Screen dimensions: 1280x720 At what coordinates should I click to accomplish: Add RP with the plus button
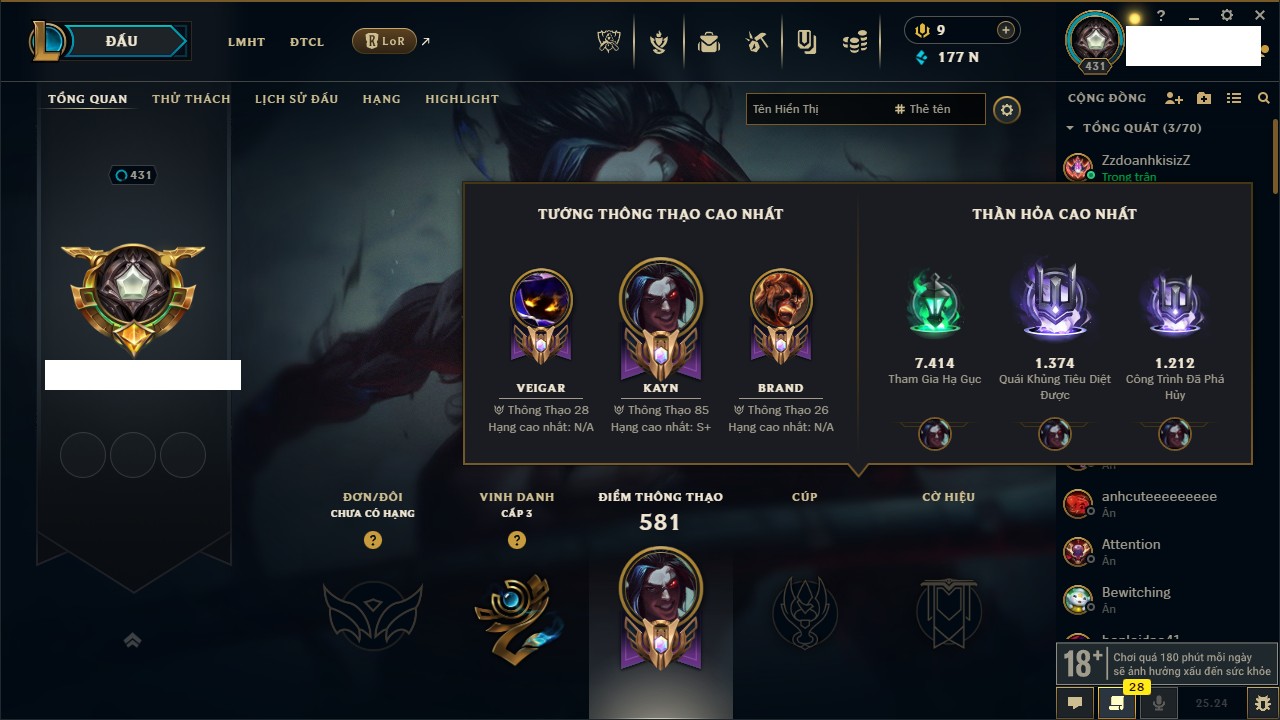pyautogui.click(x=1005, y=30)
